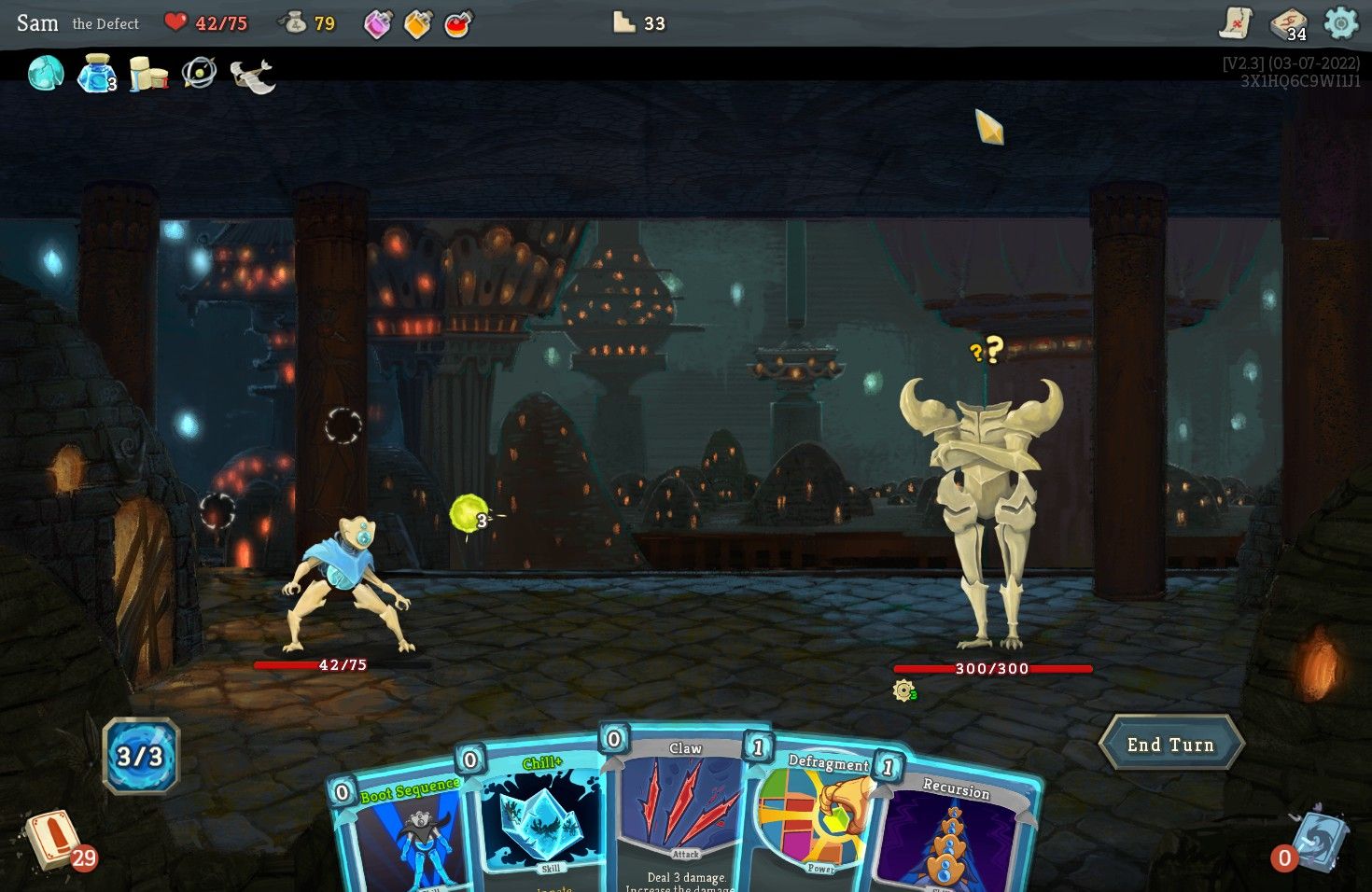The height and width of the screenshot is (892, 1372).
Task: Open the settings gear menu
Action: click(x=1340, y=23)
